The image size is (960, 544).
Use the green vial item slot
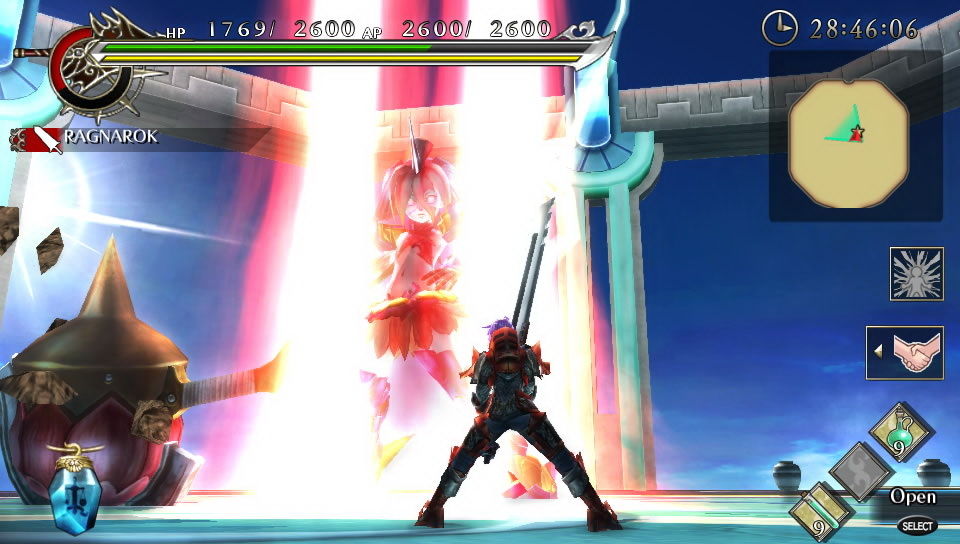(x=823, y=508)
